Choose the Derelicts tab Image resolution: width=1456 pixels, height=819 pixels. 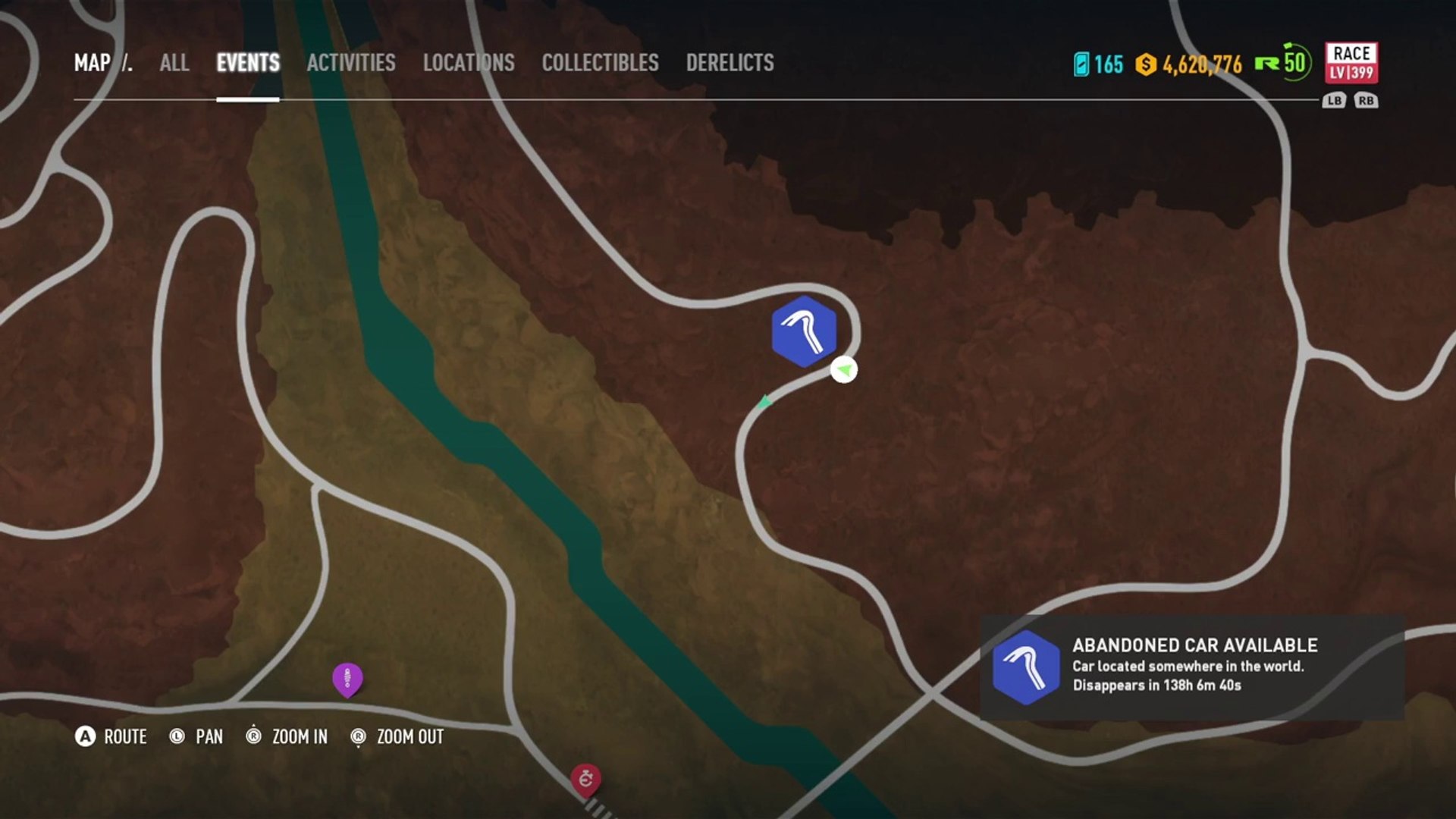[730, 63]
